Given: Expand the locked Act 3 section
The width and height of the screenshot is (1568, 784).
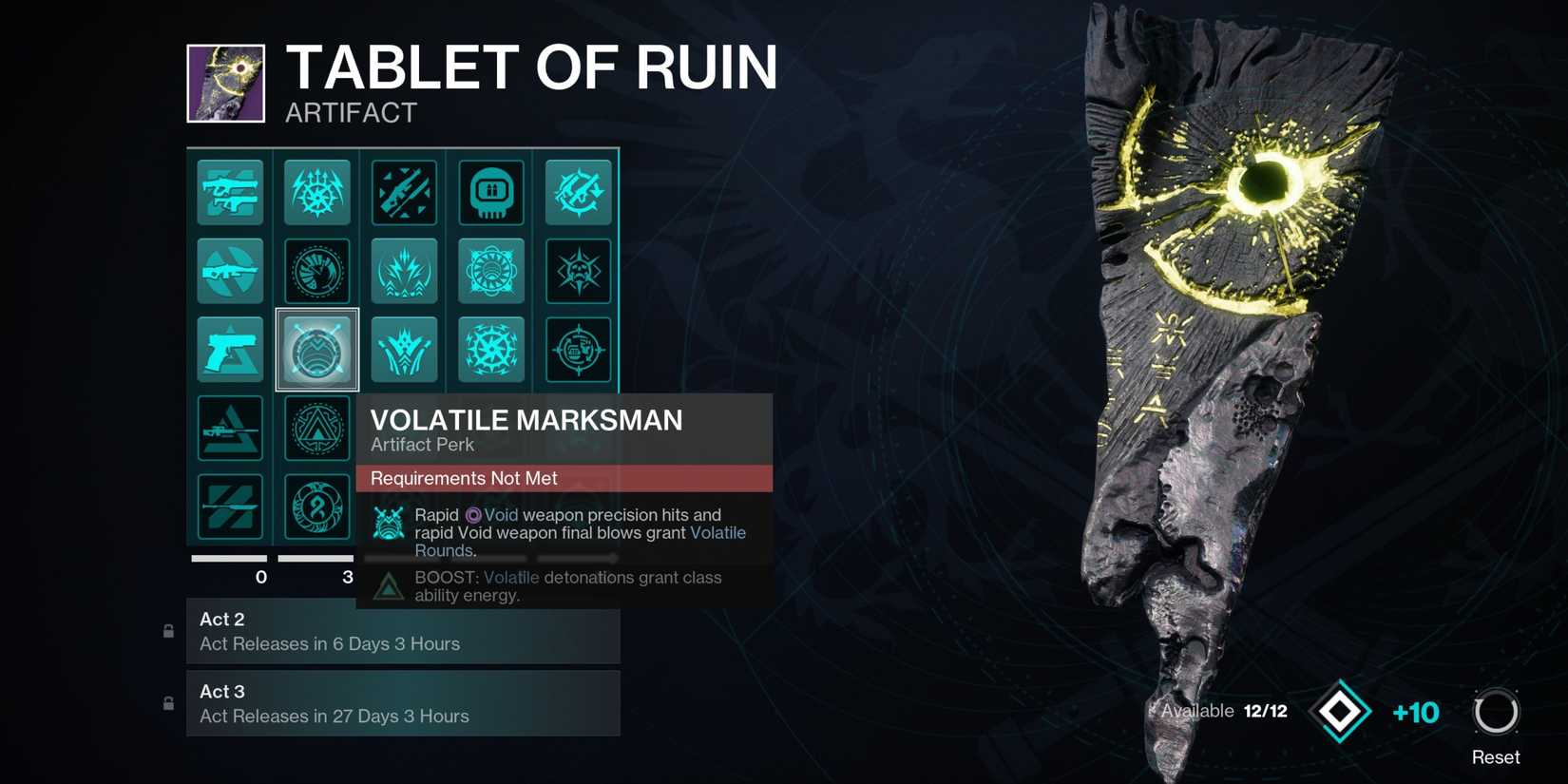Looking at the screenshot, I should pyautogui.click(x=403, y=703).
